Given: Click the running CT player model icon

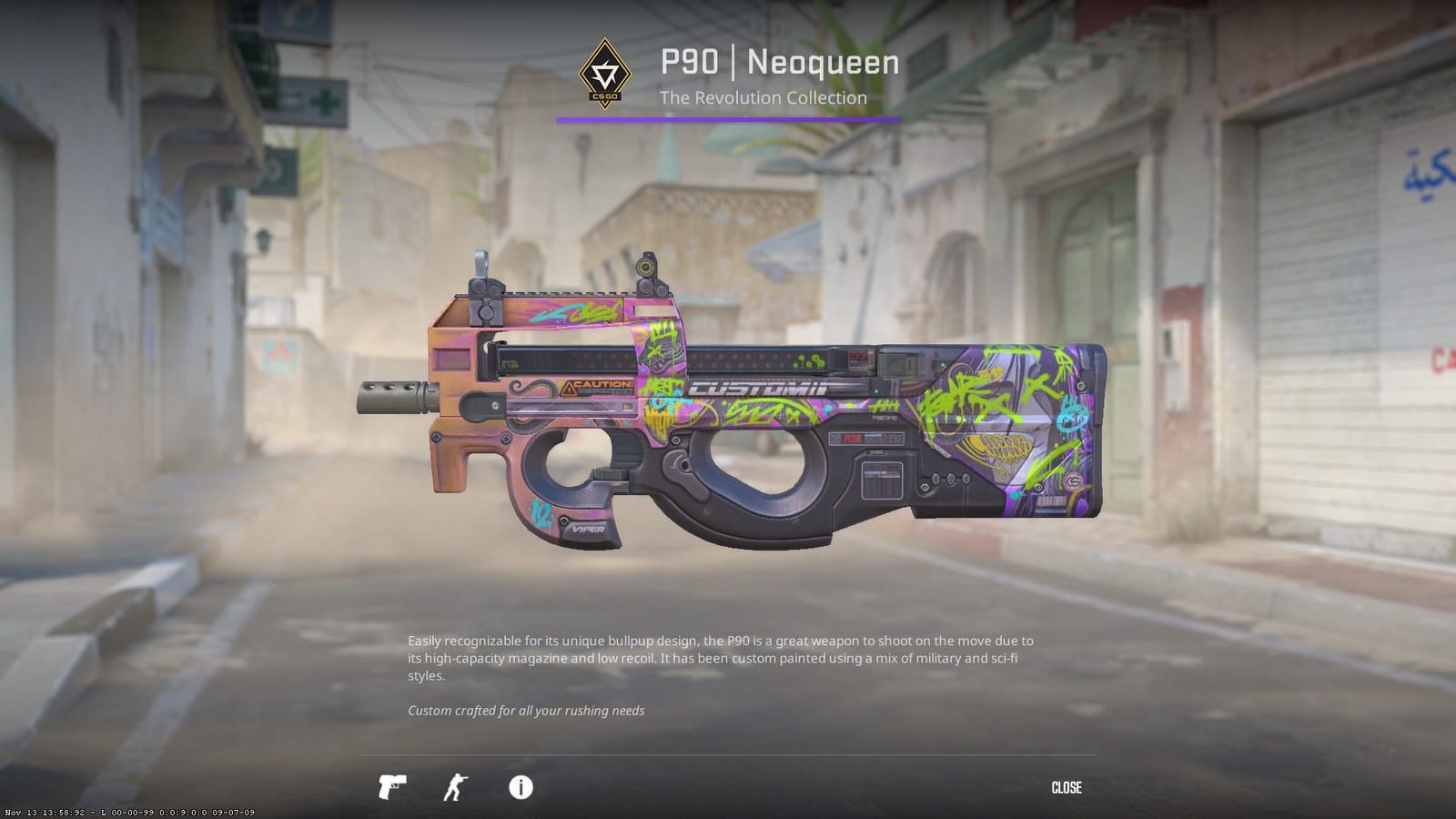Looking at the screenshot, I should pyautogui.click(x=457, y=788).
